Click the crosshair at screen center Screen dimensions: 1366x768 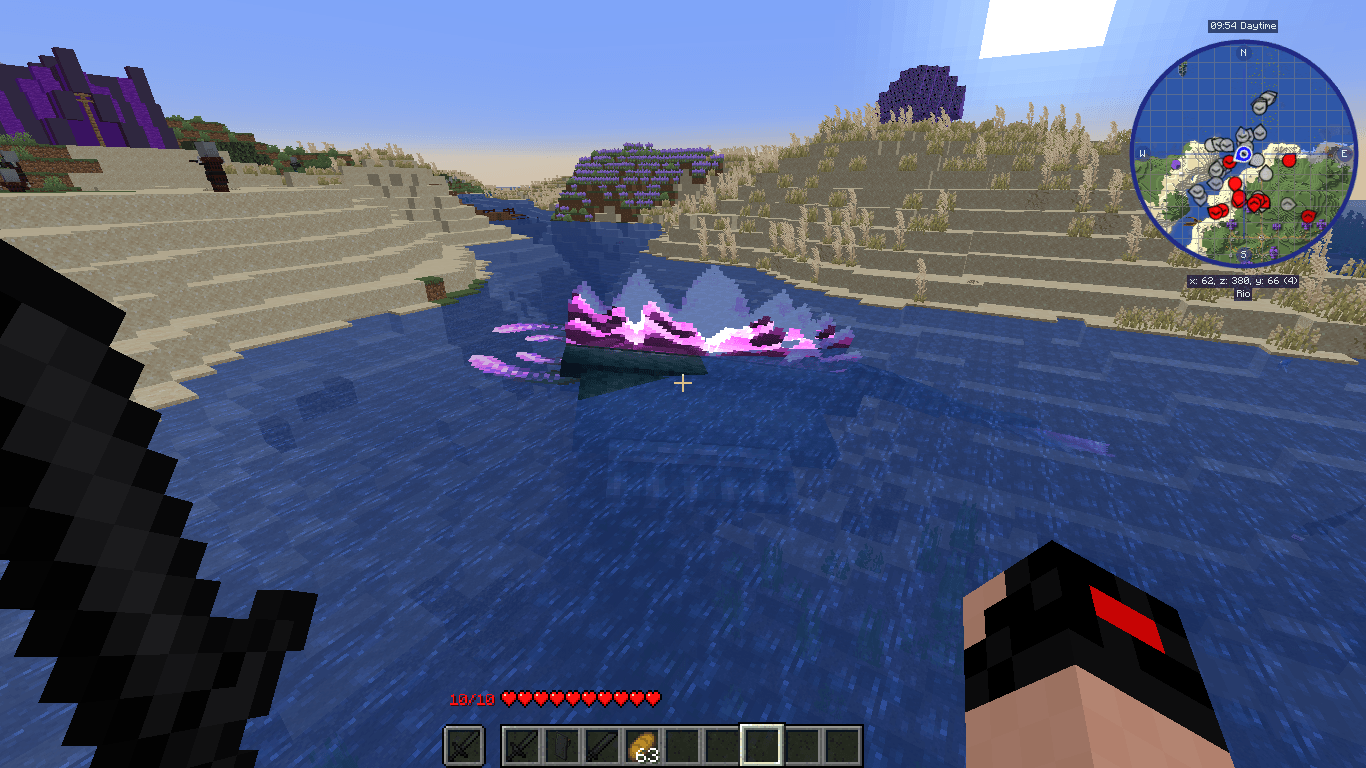[x=683, y=383]
